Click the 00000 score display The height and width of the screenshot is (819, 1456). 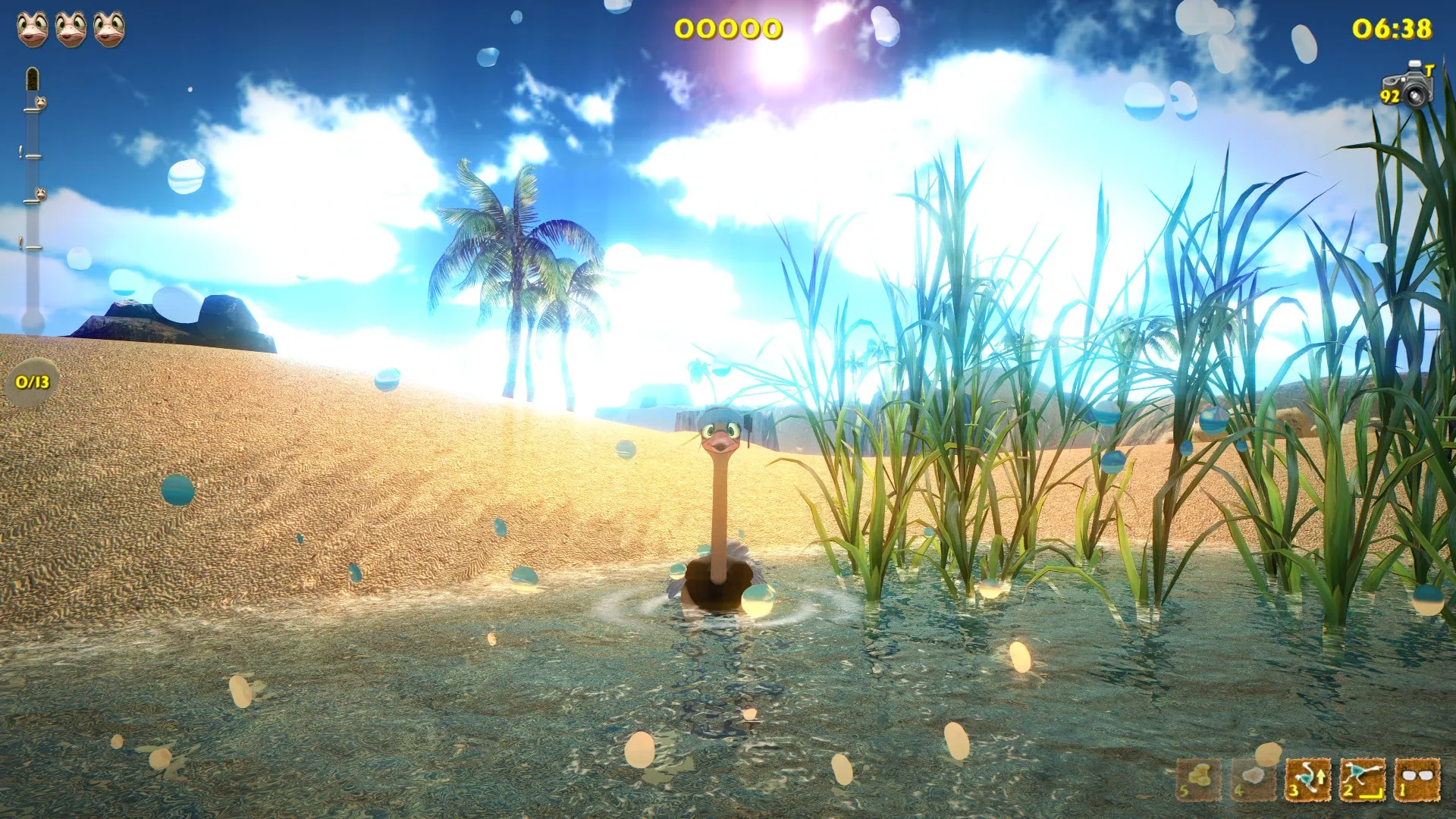click(730, 29)
